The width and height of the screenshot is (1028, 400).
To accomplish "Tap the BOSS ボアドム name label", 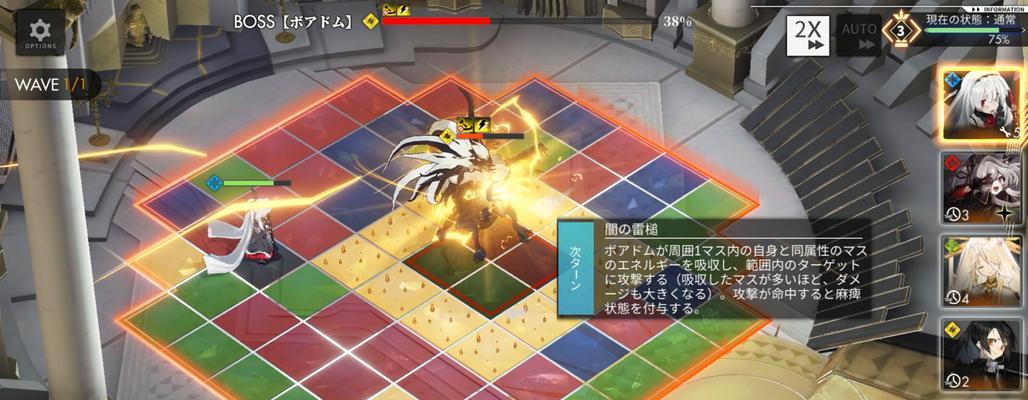I will pyautogui.click(x=295, y=20).
